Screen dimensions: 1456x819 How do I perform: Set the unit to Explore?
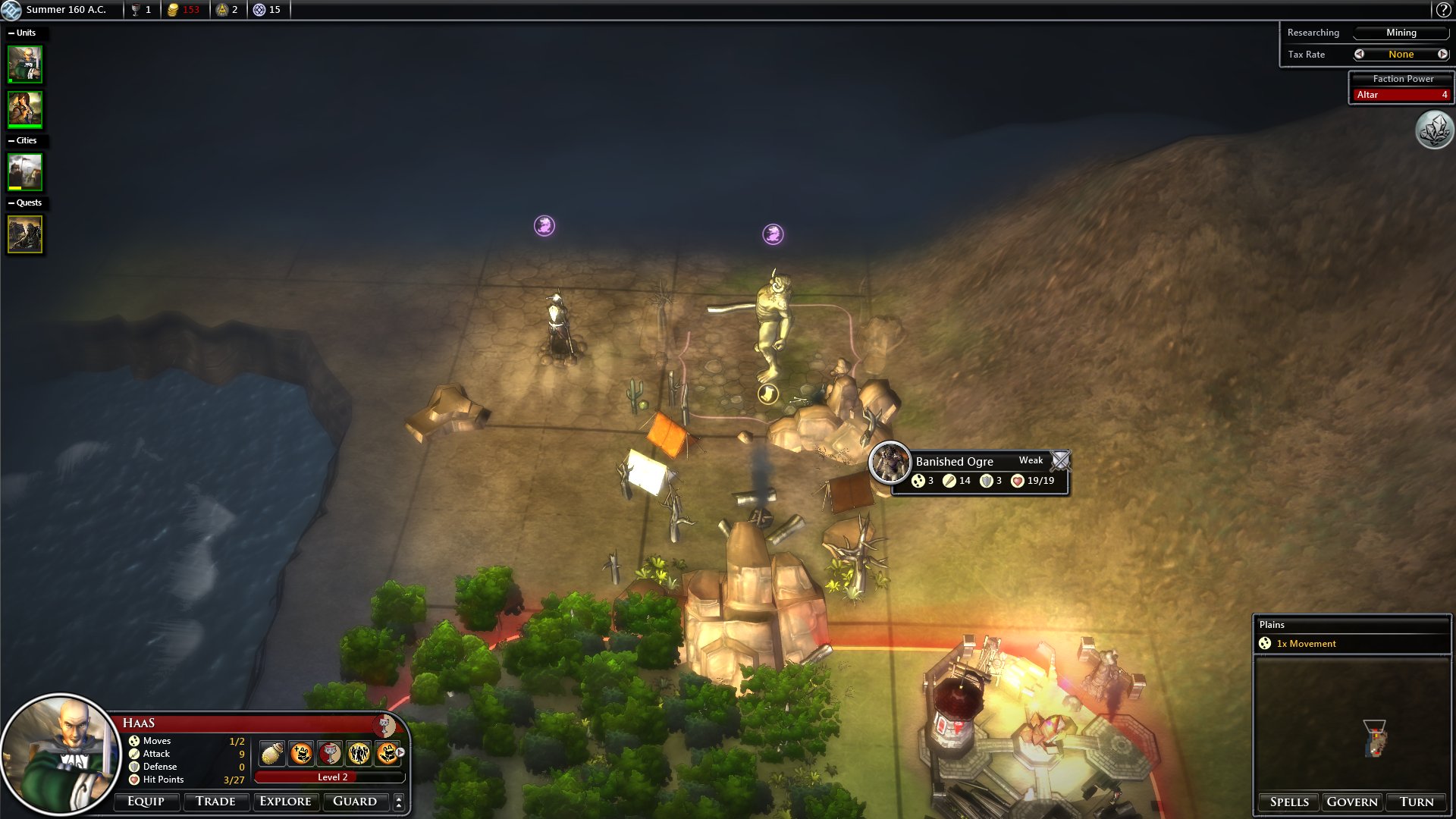click(x=285, y=802)
